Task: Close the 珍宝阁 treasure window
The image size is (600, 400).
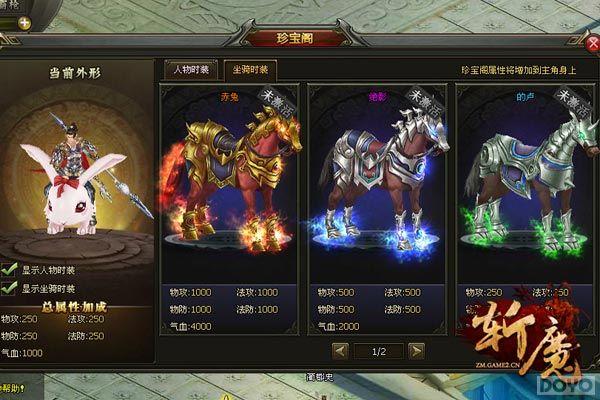Action: click(x=591, y=42)
